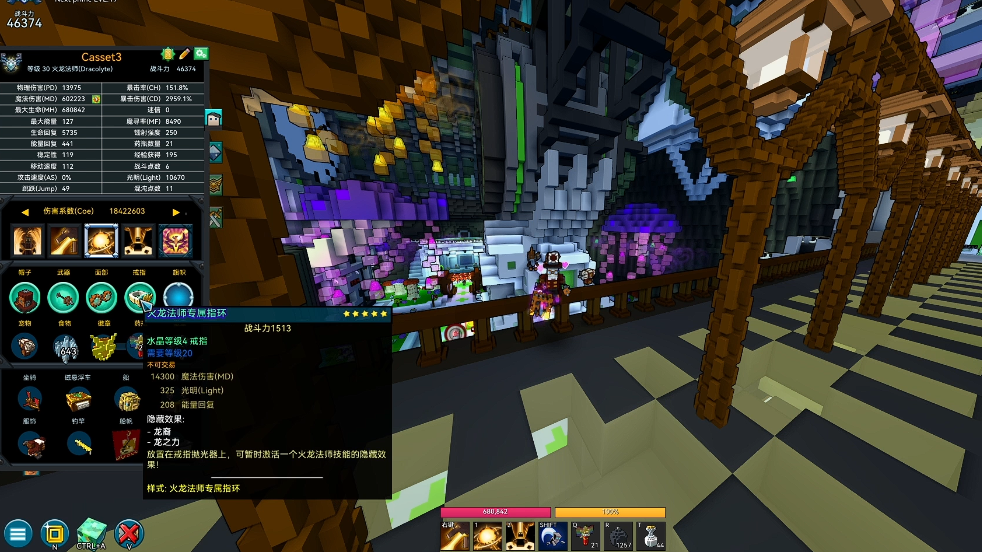
Task: Use the moon dodge ability in hotbar
Action: 553,536
